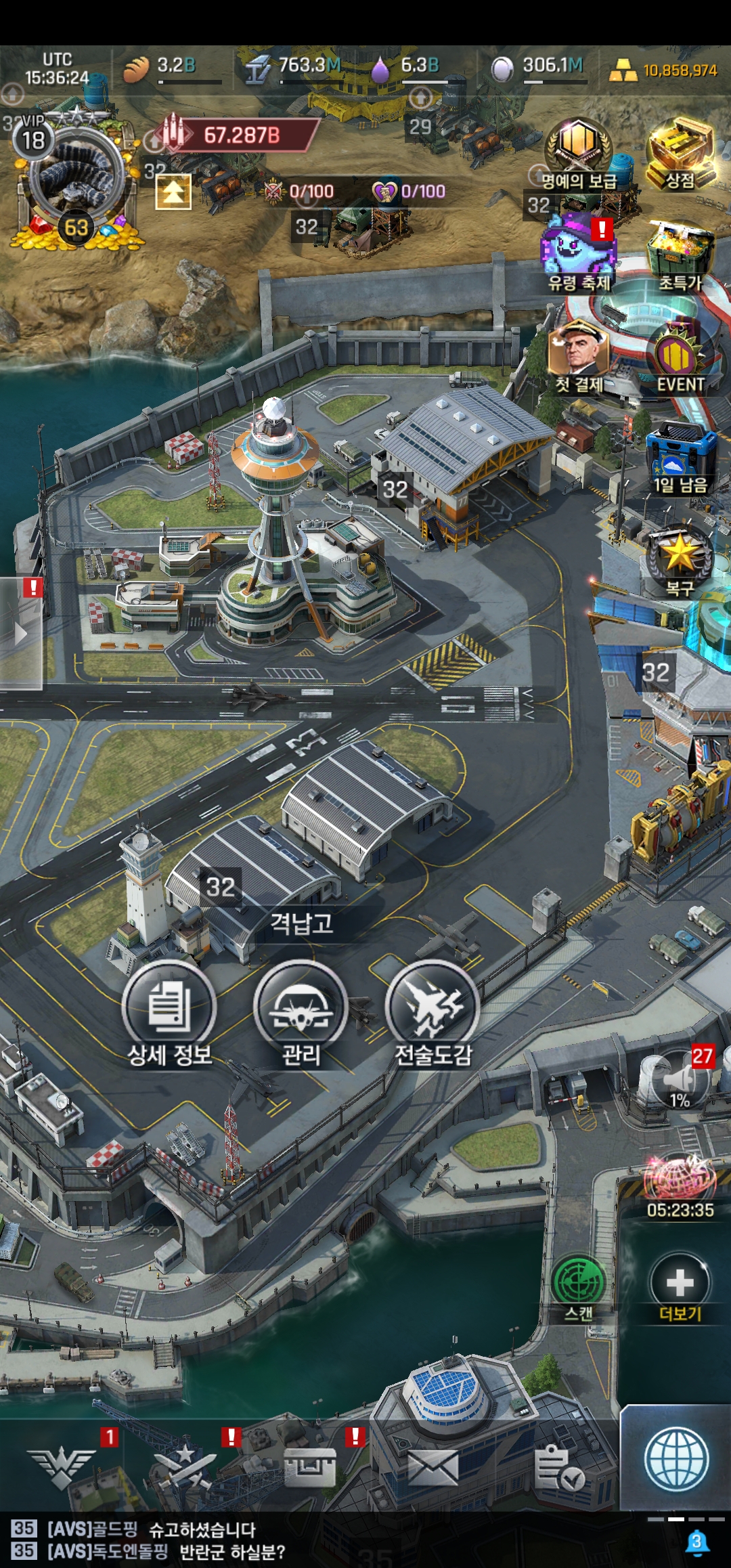Go to the world map globe
This screenshot has width=731, height=1568.
coord(676,1460)
